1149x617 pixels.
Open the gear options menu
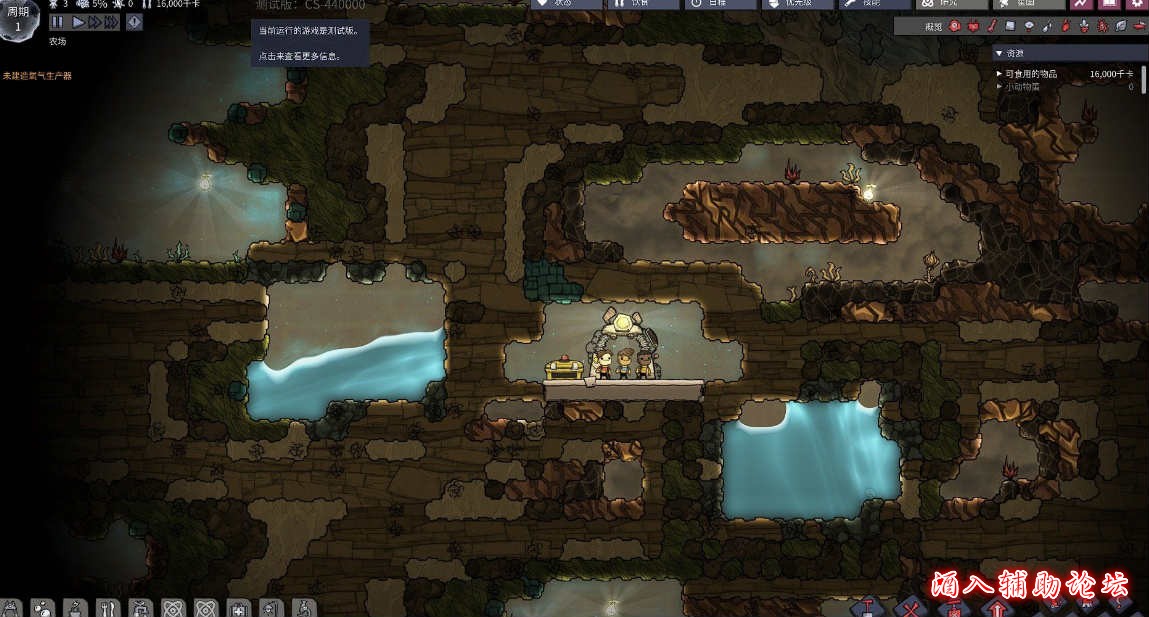pyautogui.click(x=1136, y=4)
